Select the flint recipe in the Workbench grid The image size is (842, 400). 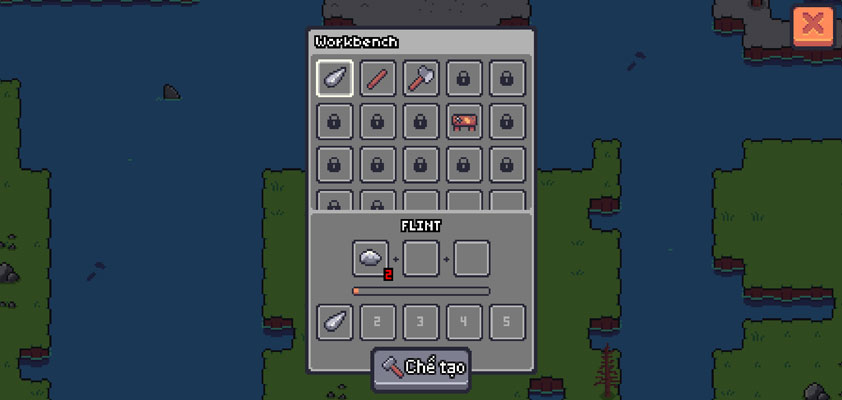(x=335, y=78)
